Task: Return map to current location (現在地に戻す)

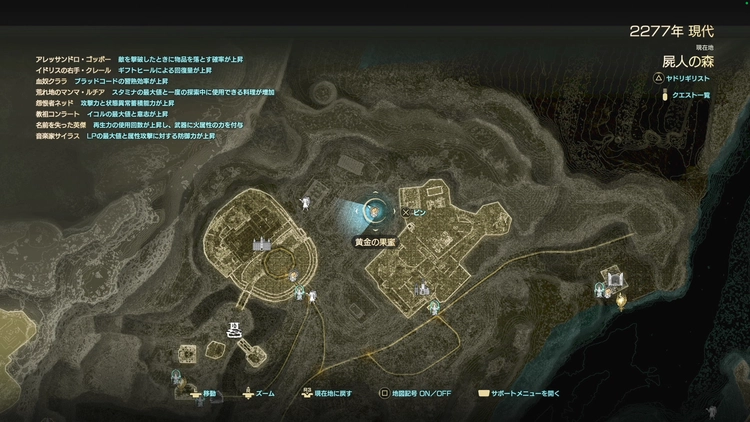Action: 328,393
